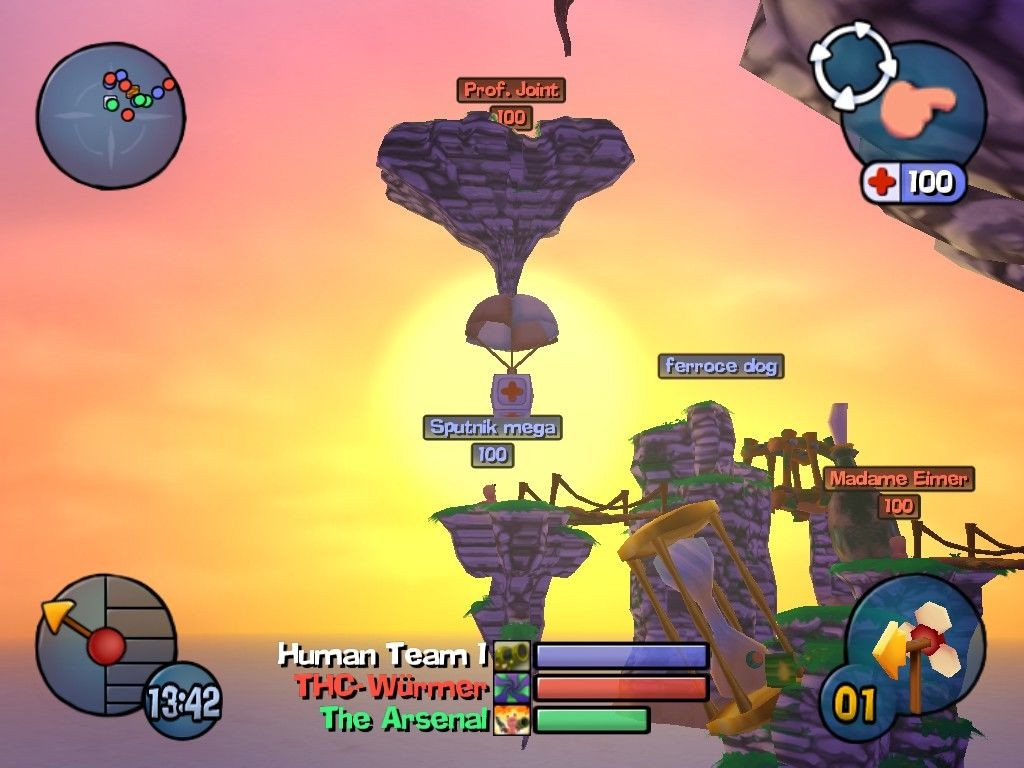
Task: Select the Human Team 1 flag icon
Action: 511,656
